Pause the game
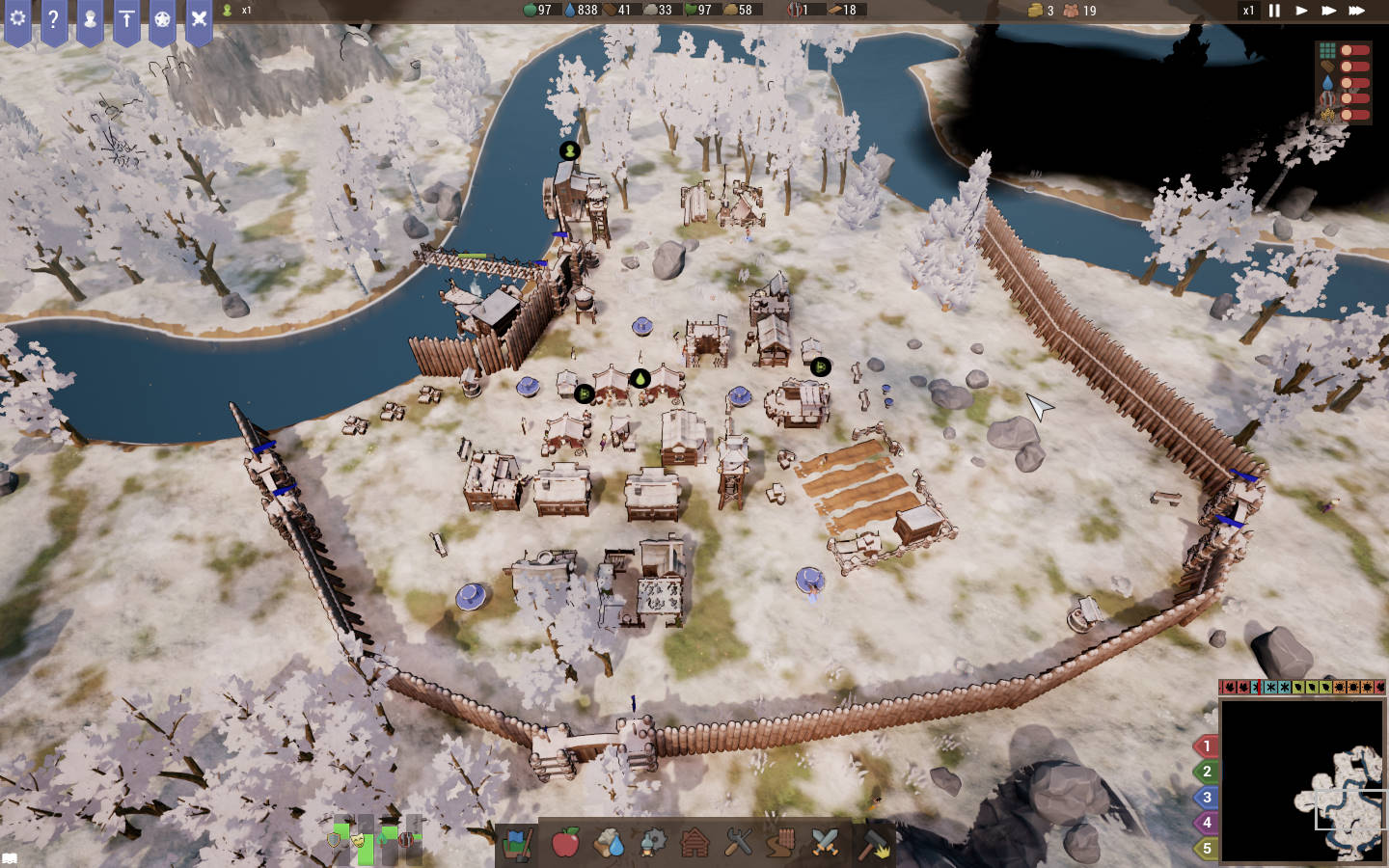This screenshot has width=1389, height=868. 1274,11
